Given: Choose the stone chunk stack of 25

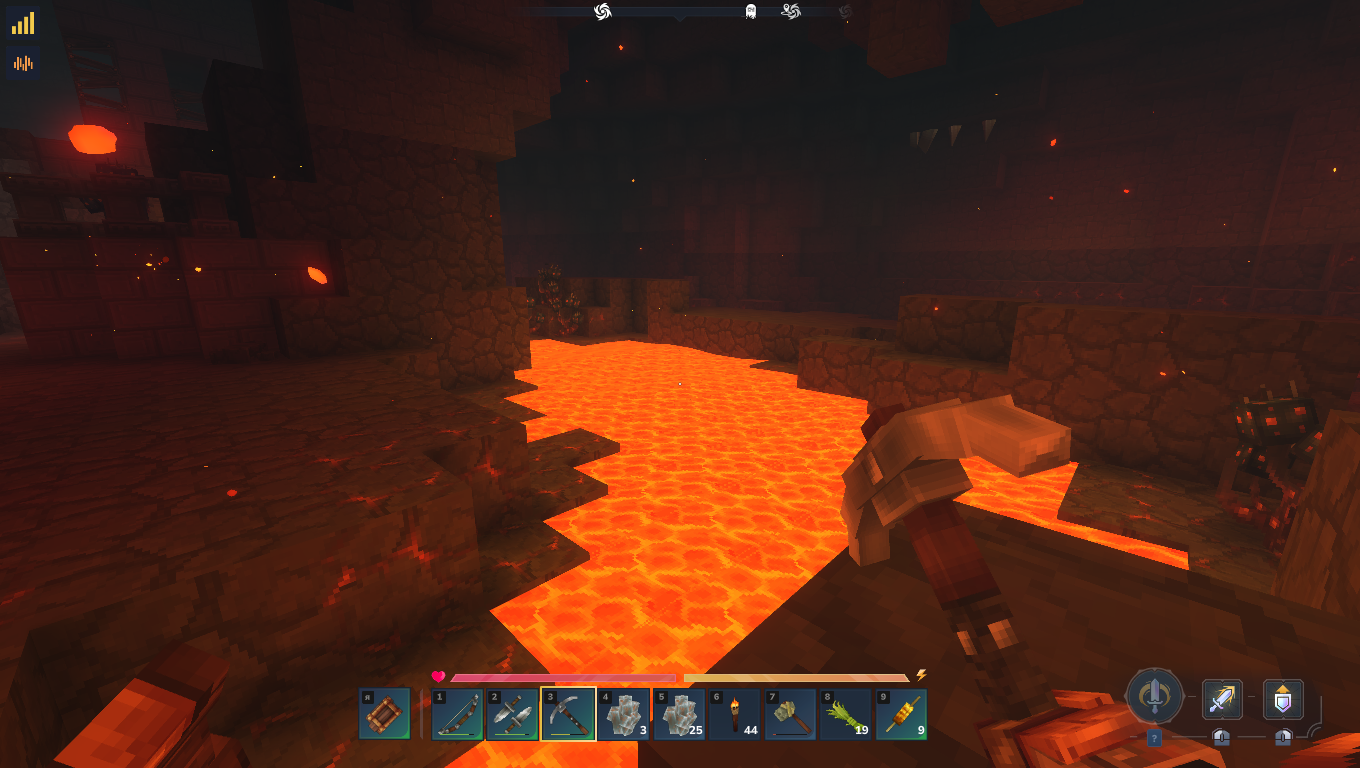Looking at the screenshot, I should click(680, 714).
